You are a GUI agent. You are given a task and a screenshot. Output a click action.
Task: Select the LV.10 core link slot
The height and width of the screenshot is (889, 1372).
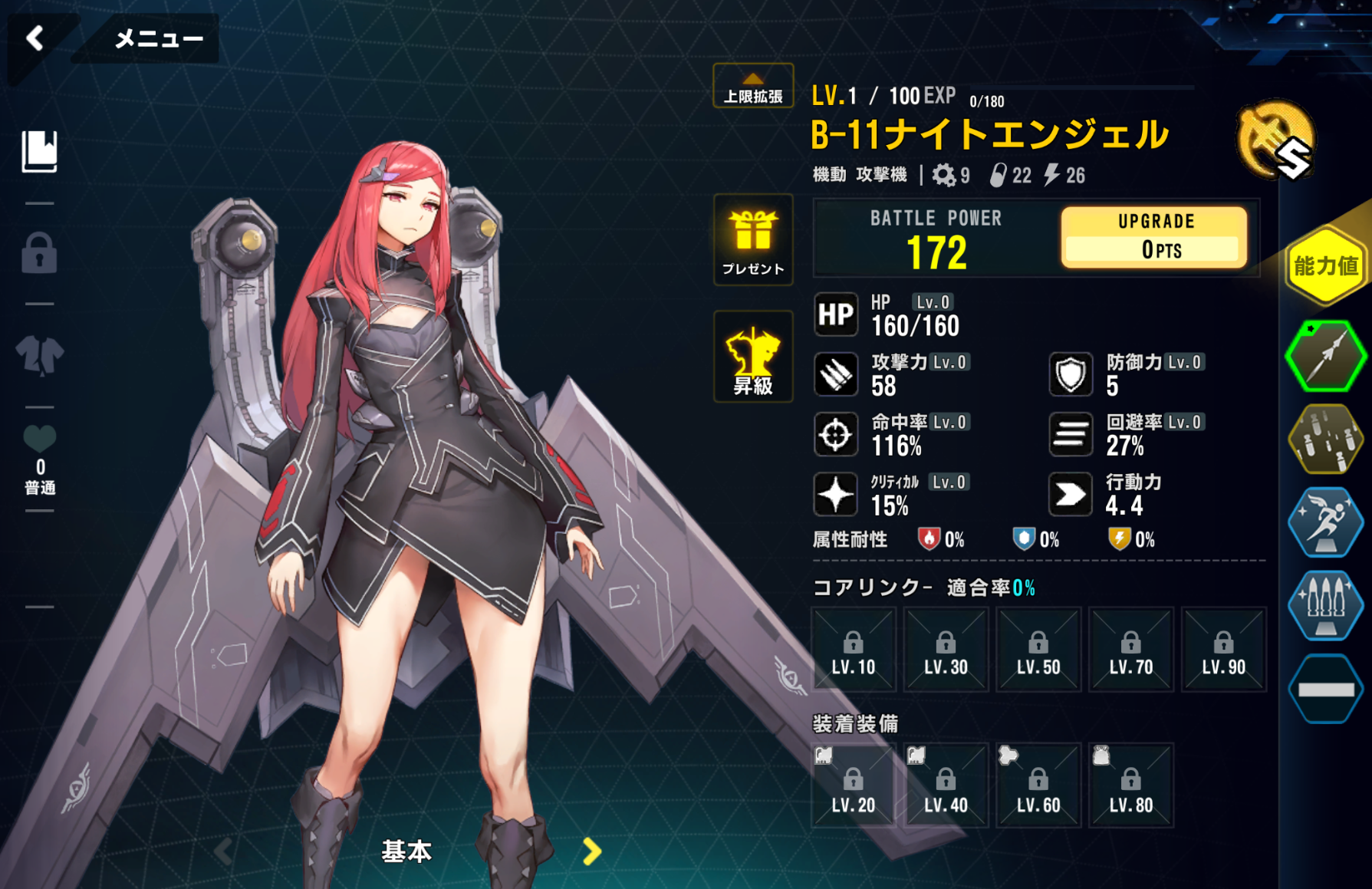click(854, 650)
